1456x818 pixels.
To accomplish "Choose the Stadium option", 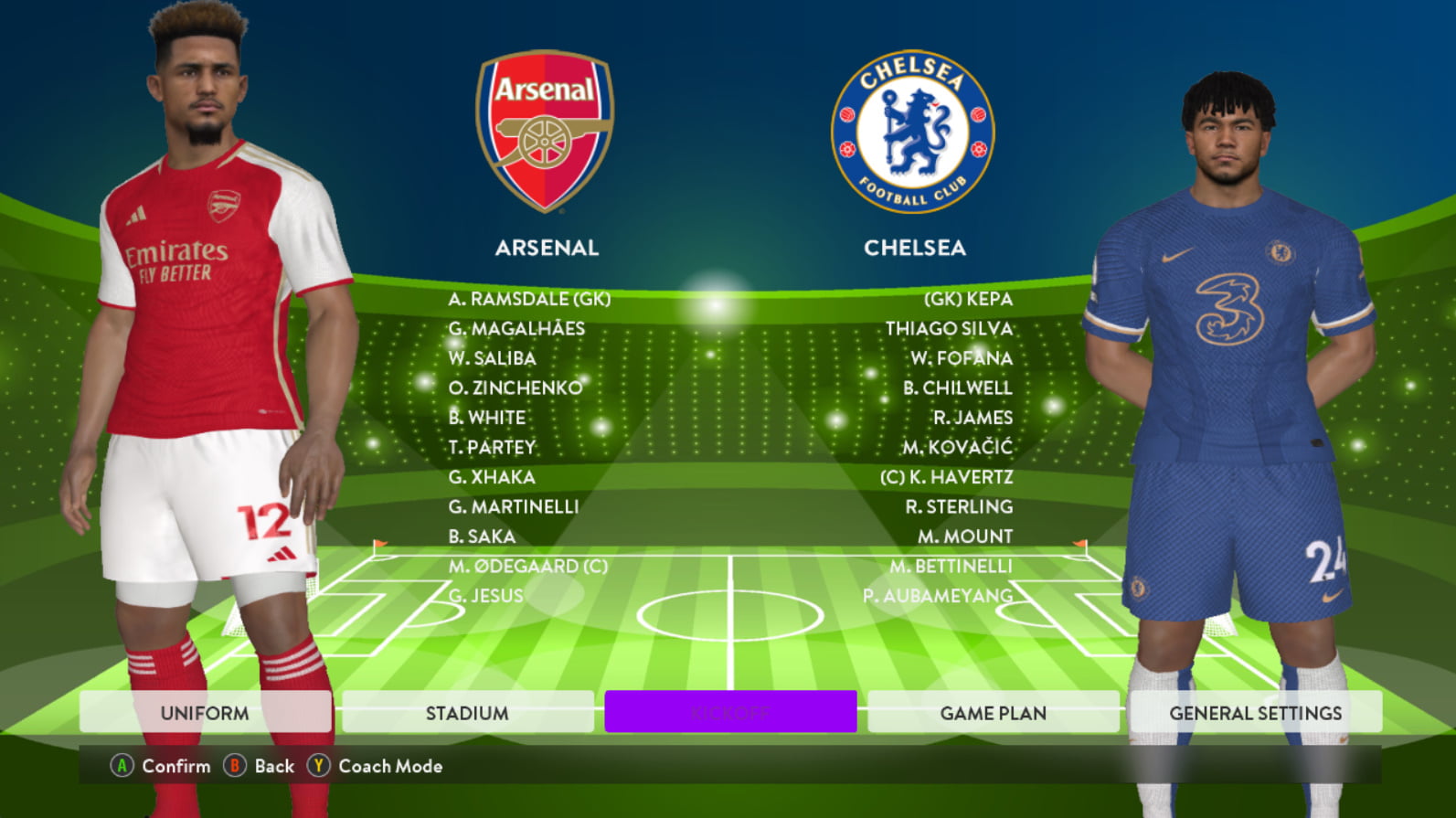I will point(467,712).
